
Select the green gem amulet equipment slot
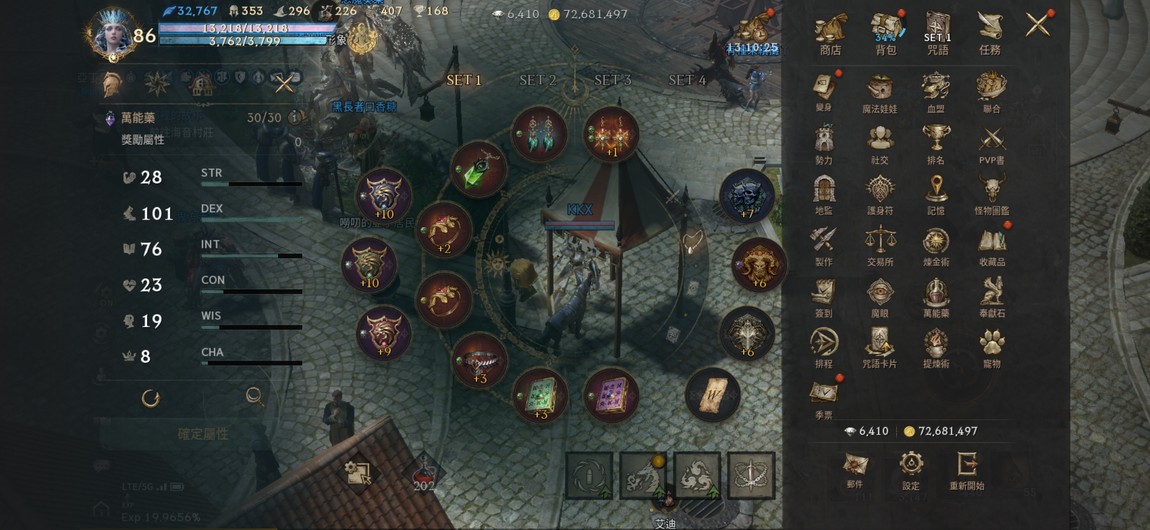[477, 168]
